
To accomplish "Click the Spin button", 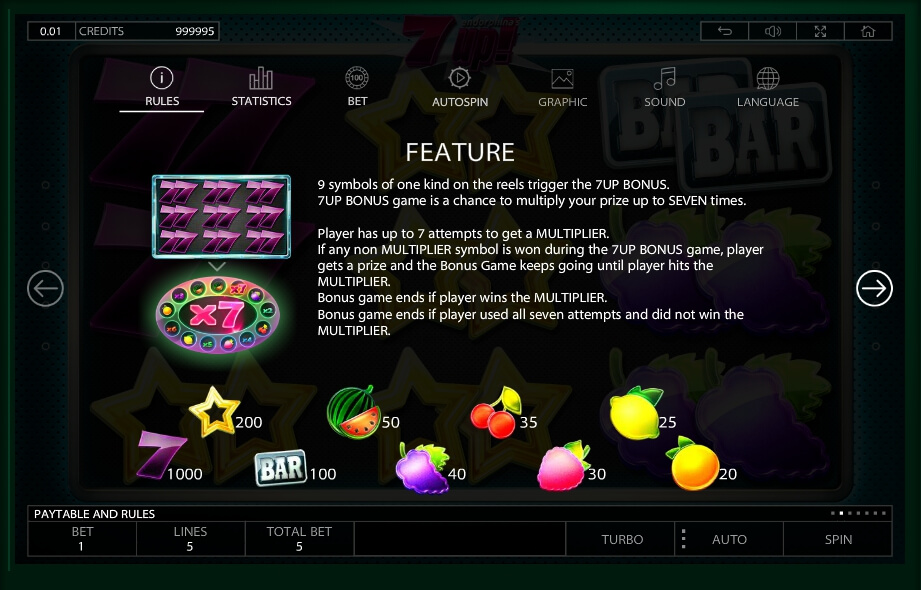I will click(838, 539).
